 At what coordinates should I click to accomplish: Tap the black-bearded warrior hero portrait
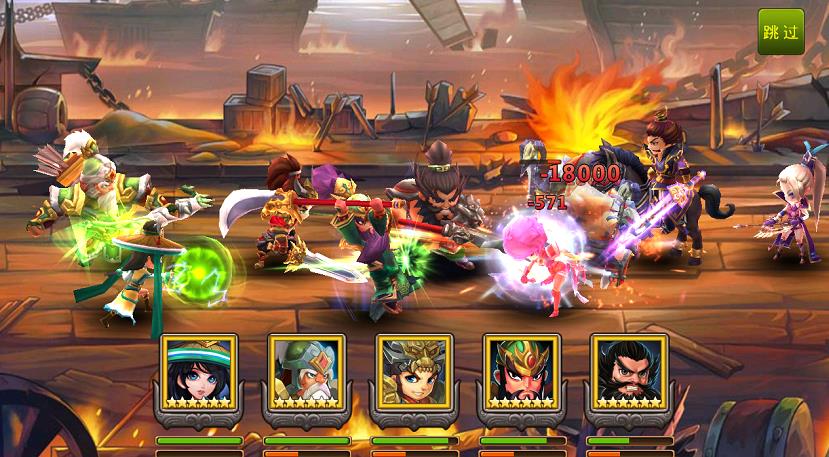click(x=629, y=370)
